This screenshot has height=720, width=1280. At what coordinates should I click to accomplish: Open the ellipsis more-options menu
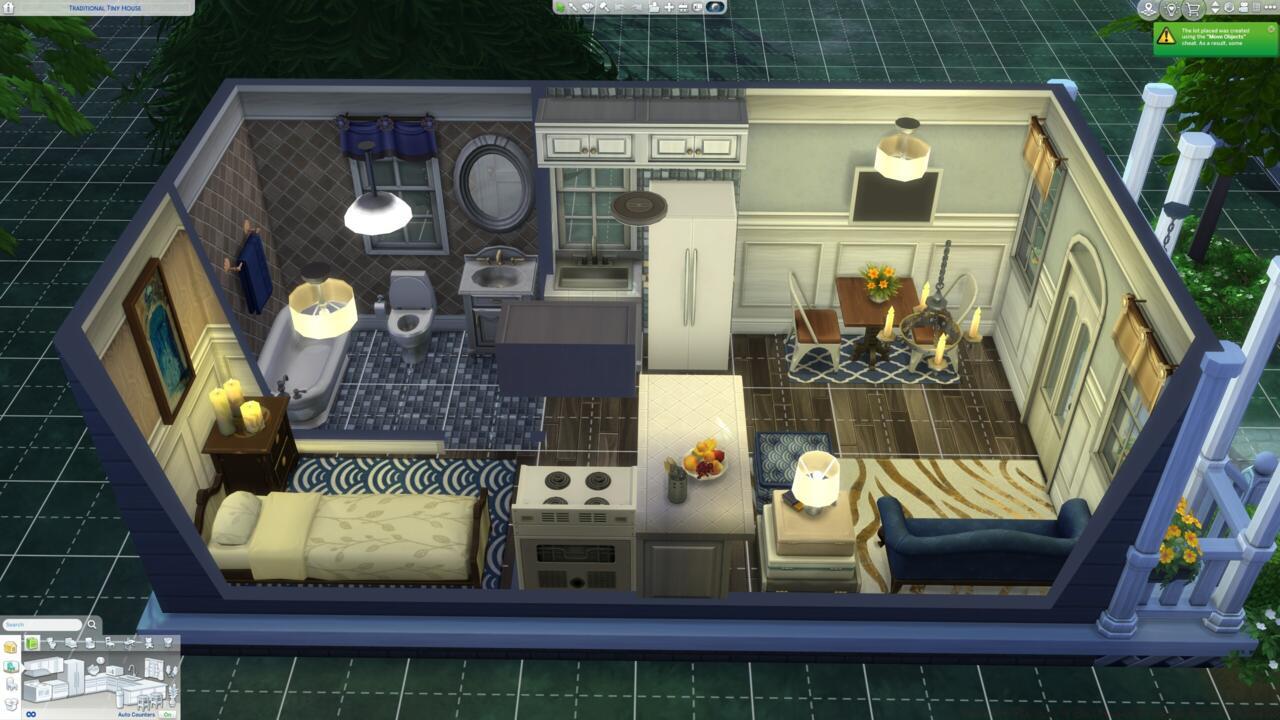point(1270,7)
